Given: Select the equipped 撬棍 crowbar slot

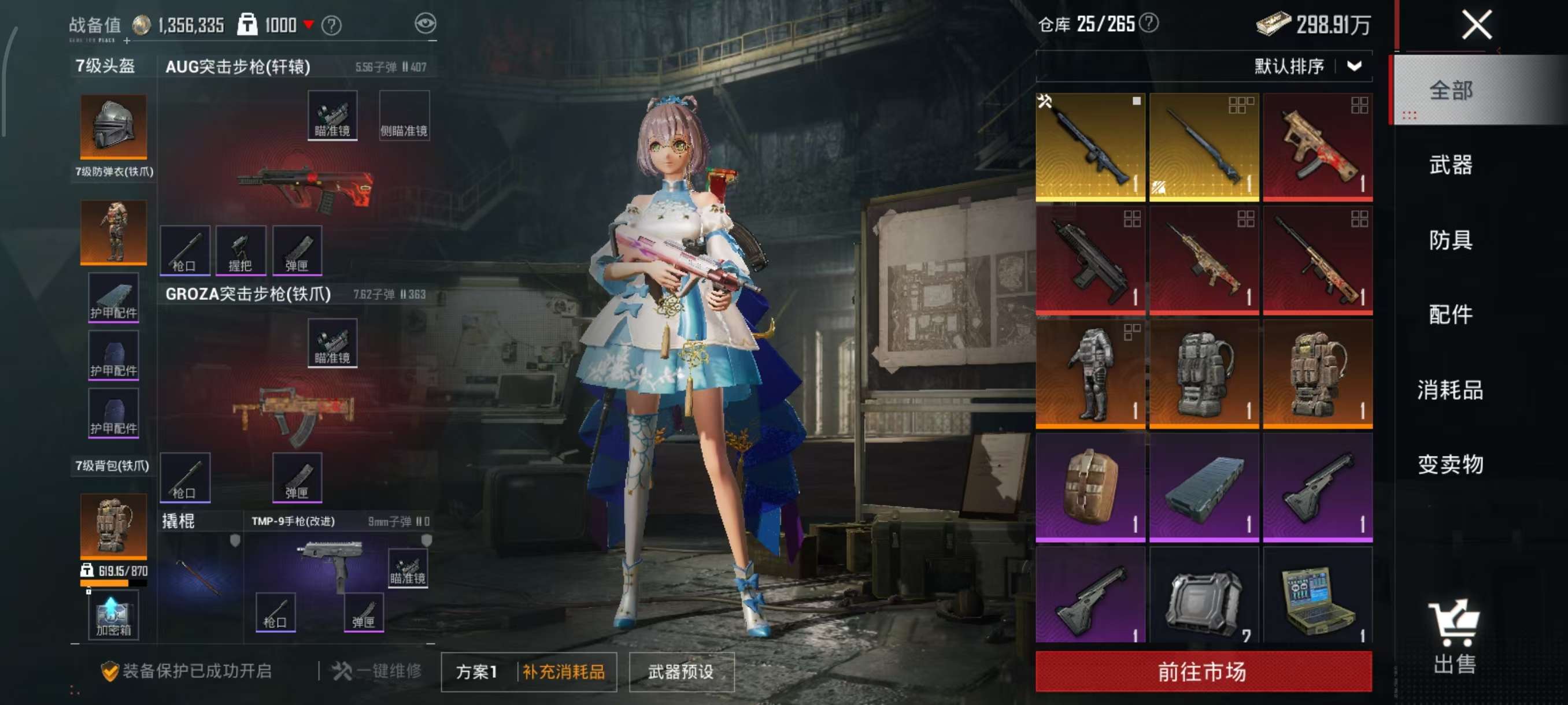Looking at the screenshot, I should pos(199,575).
